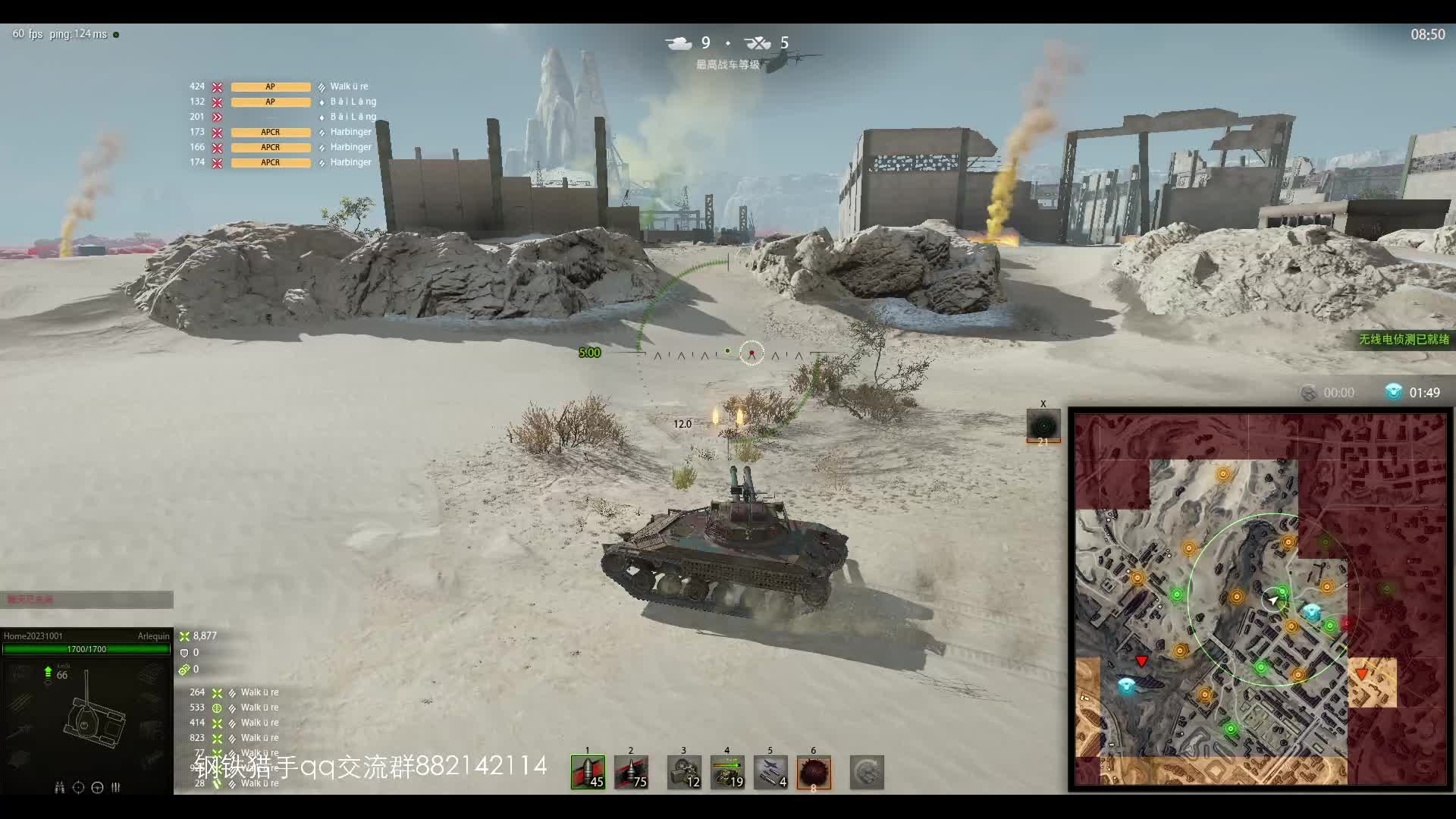Screen dimensions: 1456x819
Task: Open the Steel Hunter minimap
Action: (1260, 599)
